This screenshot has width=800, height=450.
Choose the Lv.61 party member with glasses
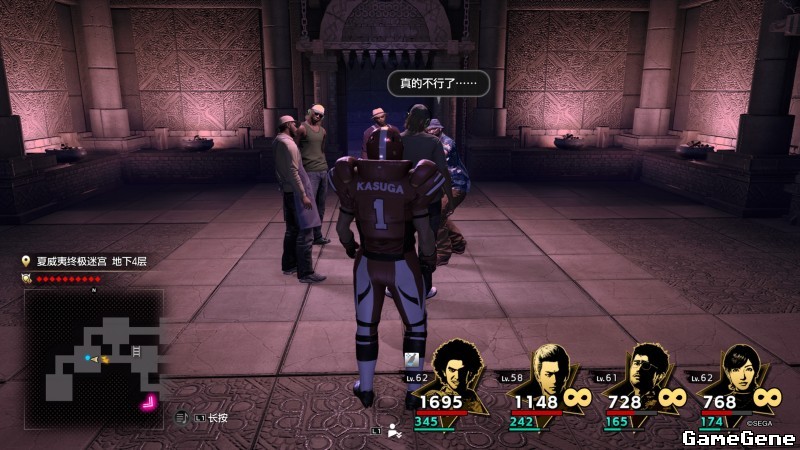[x=645, y=371]
